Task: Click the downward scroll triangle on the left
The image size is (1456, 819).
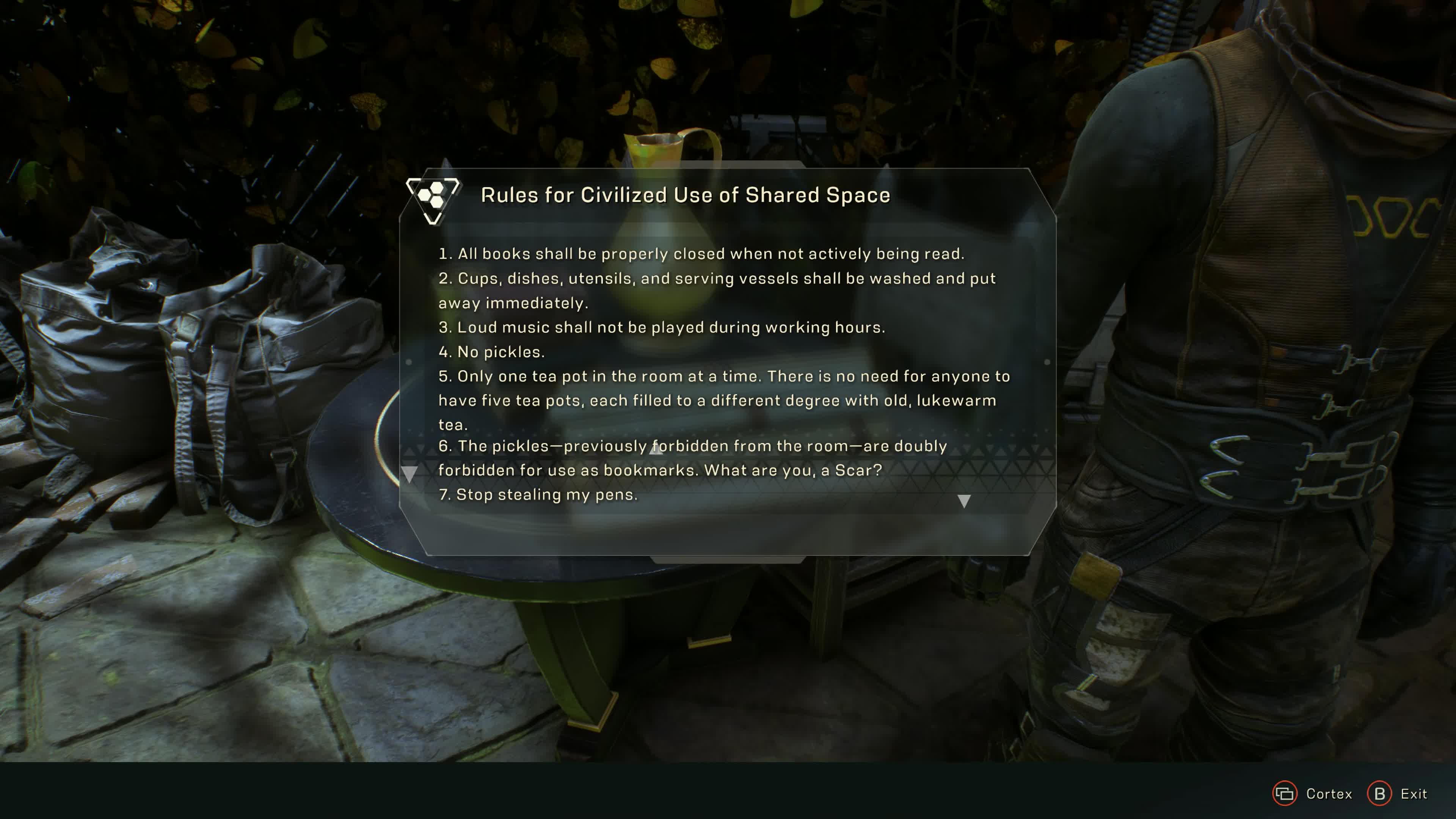Action: (x=409, y=473)
